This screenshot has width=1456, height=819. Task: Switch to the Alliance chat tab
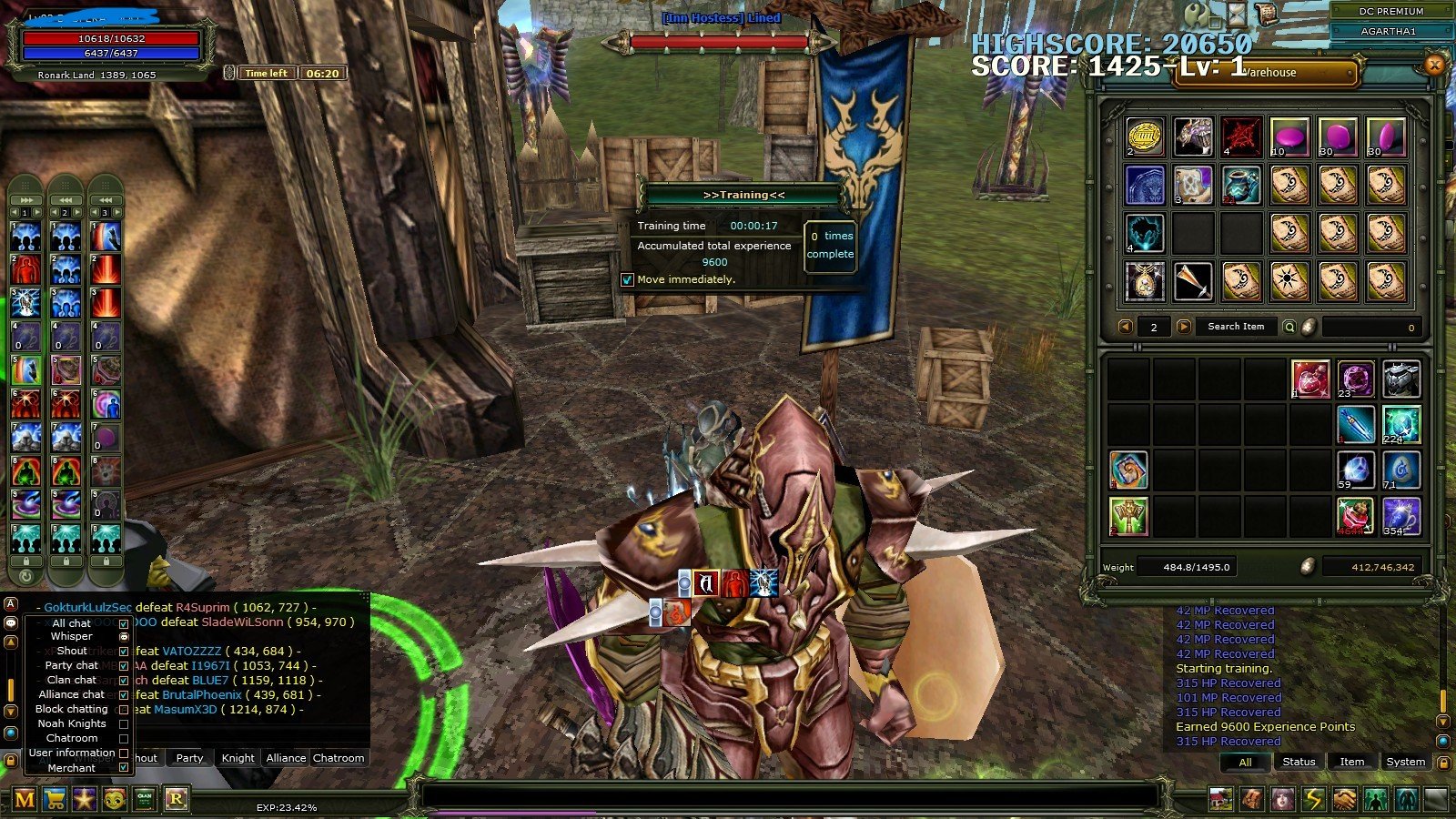click(286, 758)
